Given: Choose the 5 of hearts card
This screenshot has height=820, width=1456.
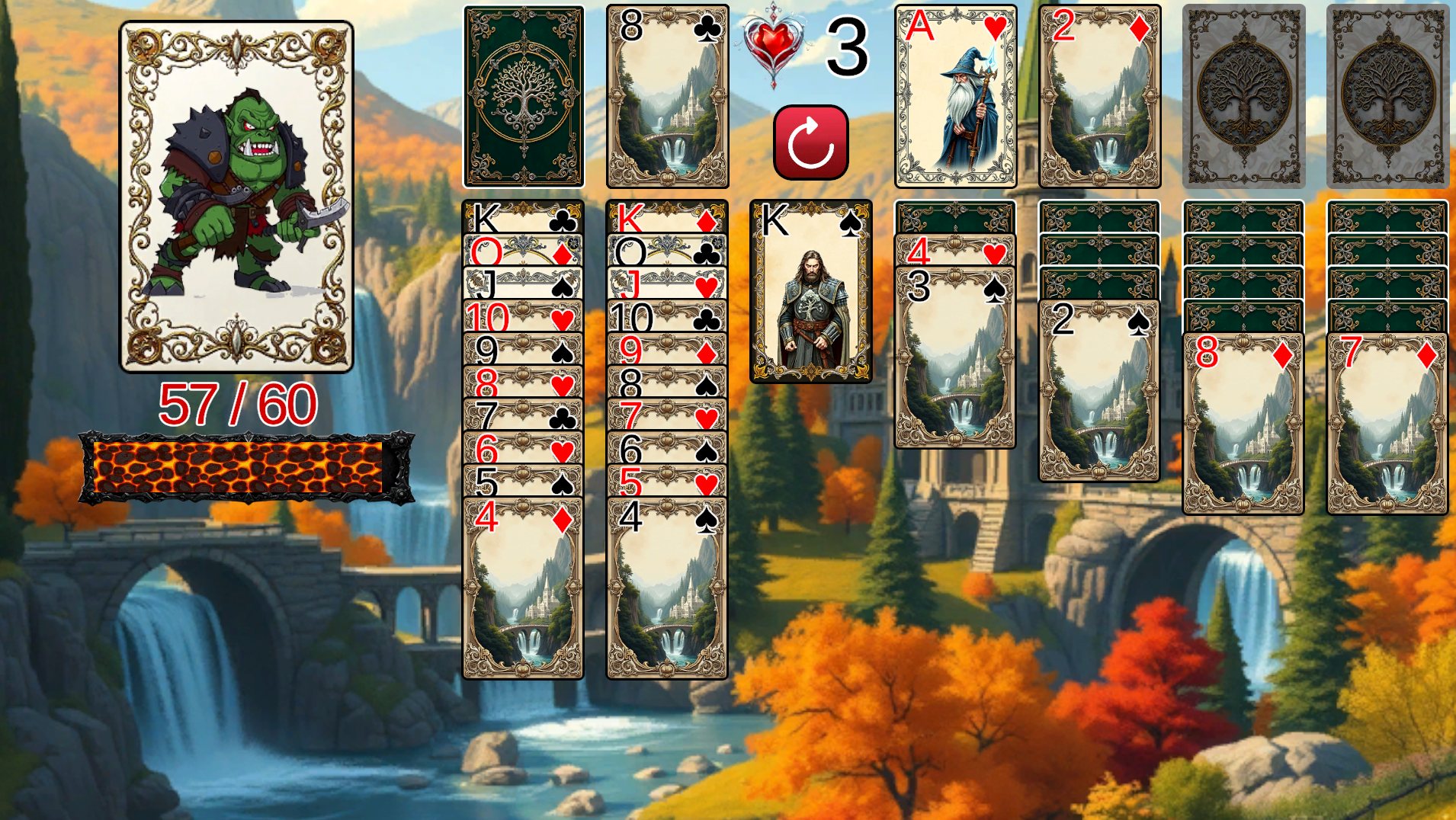Looking at the screenshot, I should pos(667,482).
